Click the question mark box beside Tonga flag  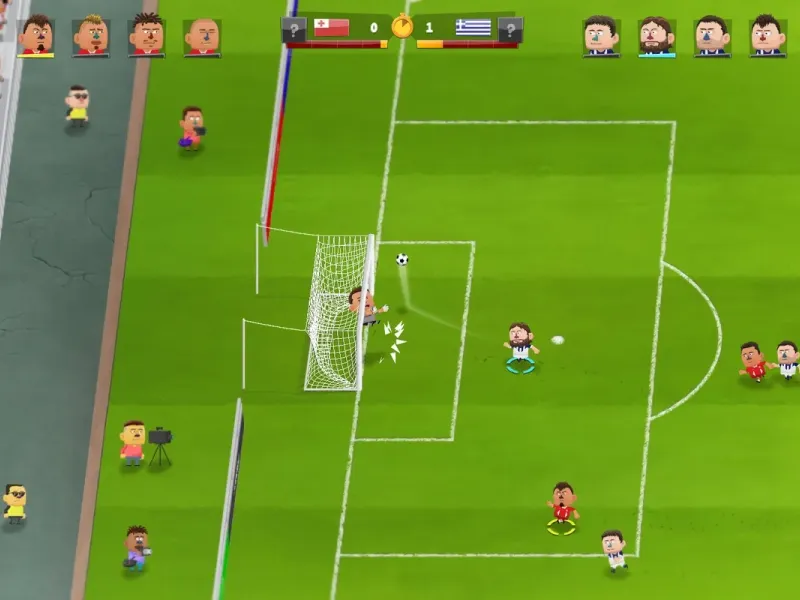pyautogui.click(x=293, y=29)
